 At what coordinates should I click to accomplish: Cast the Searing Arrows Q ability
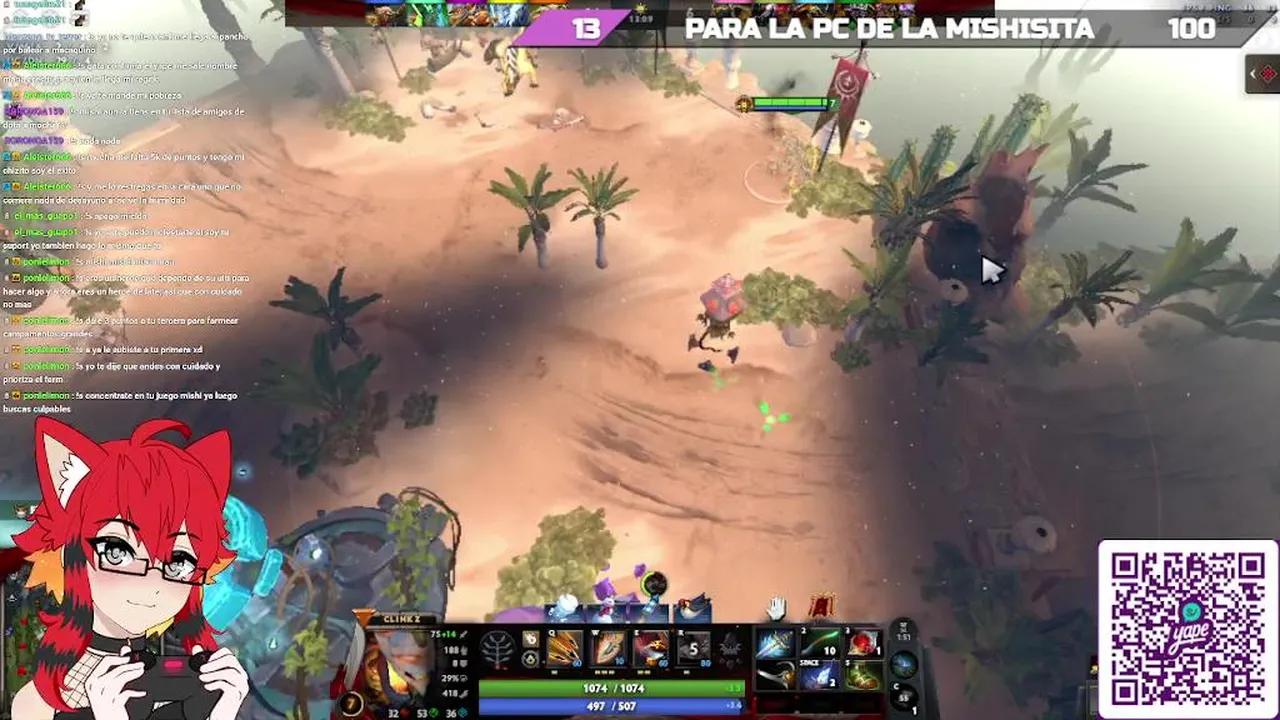point(564,648)
